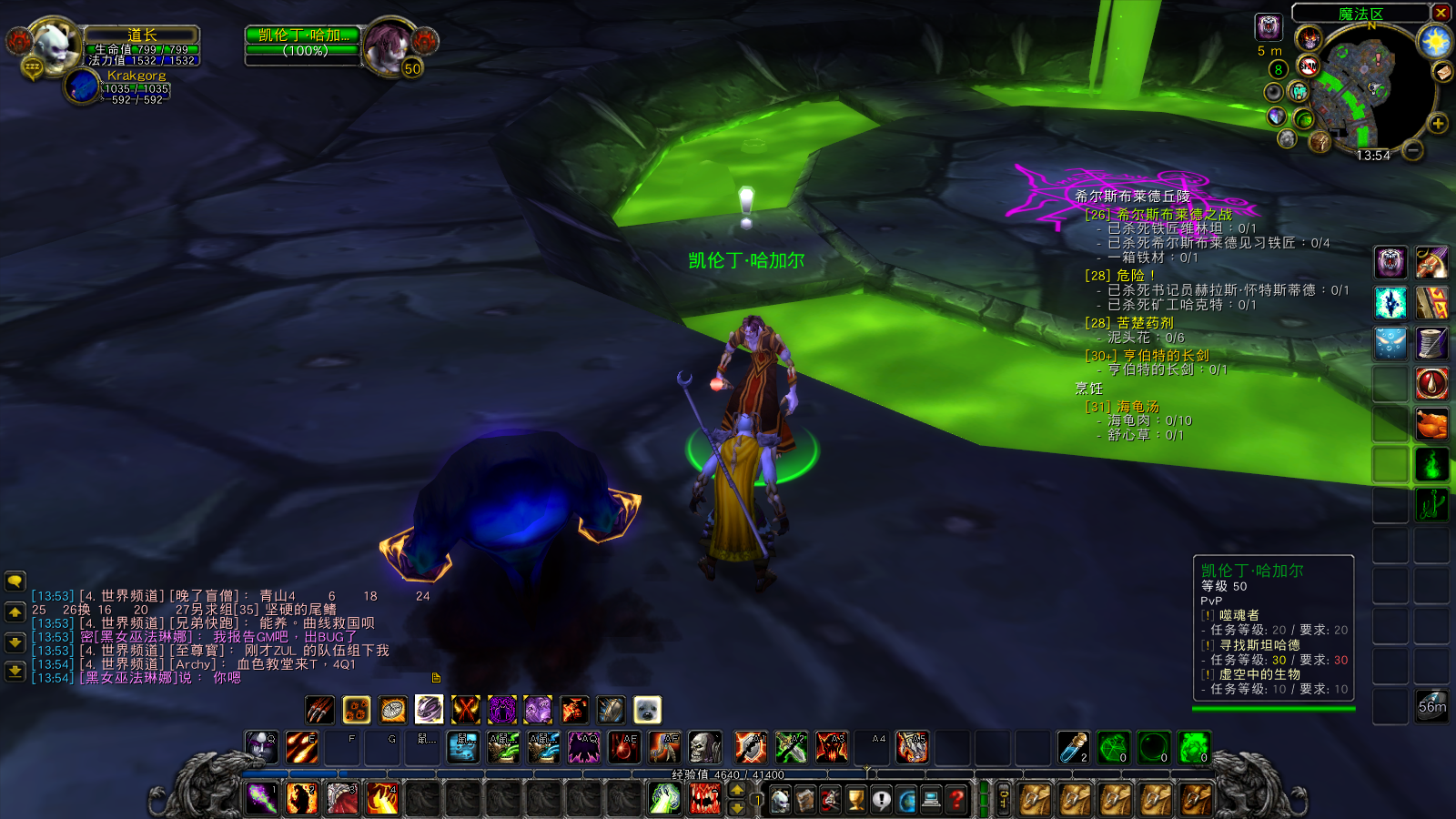
Task: Open the spellbook from the micro menu
Action: coord(804,799)
